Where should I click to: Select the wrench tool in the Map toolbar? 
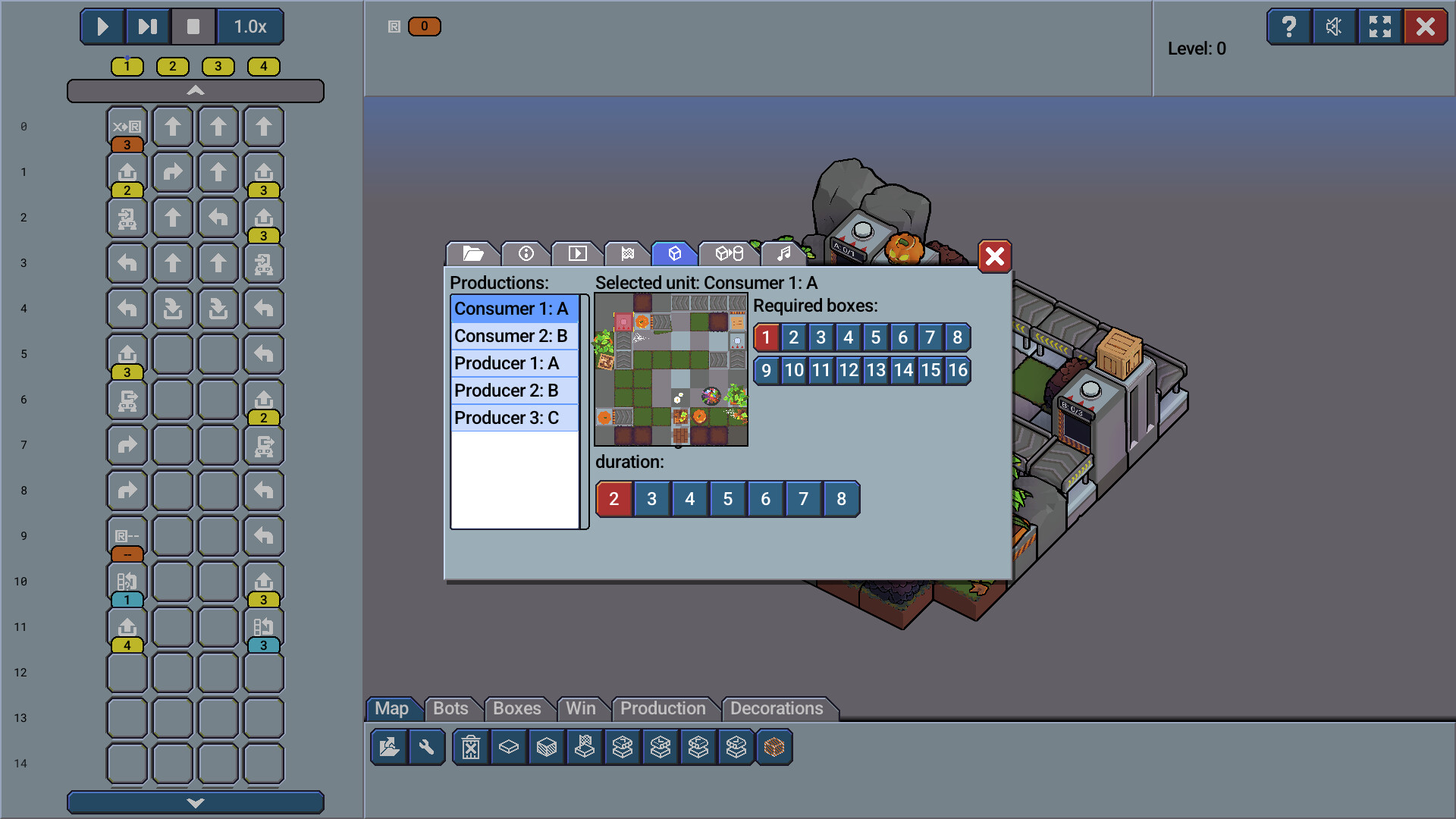pos(427,747)
